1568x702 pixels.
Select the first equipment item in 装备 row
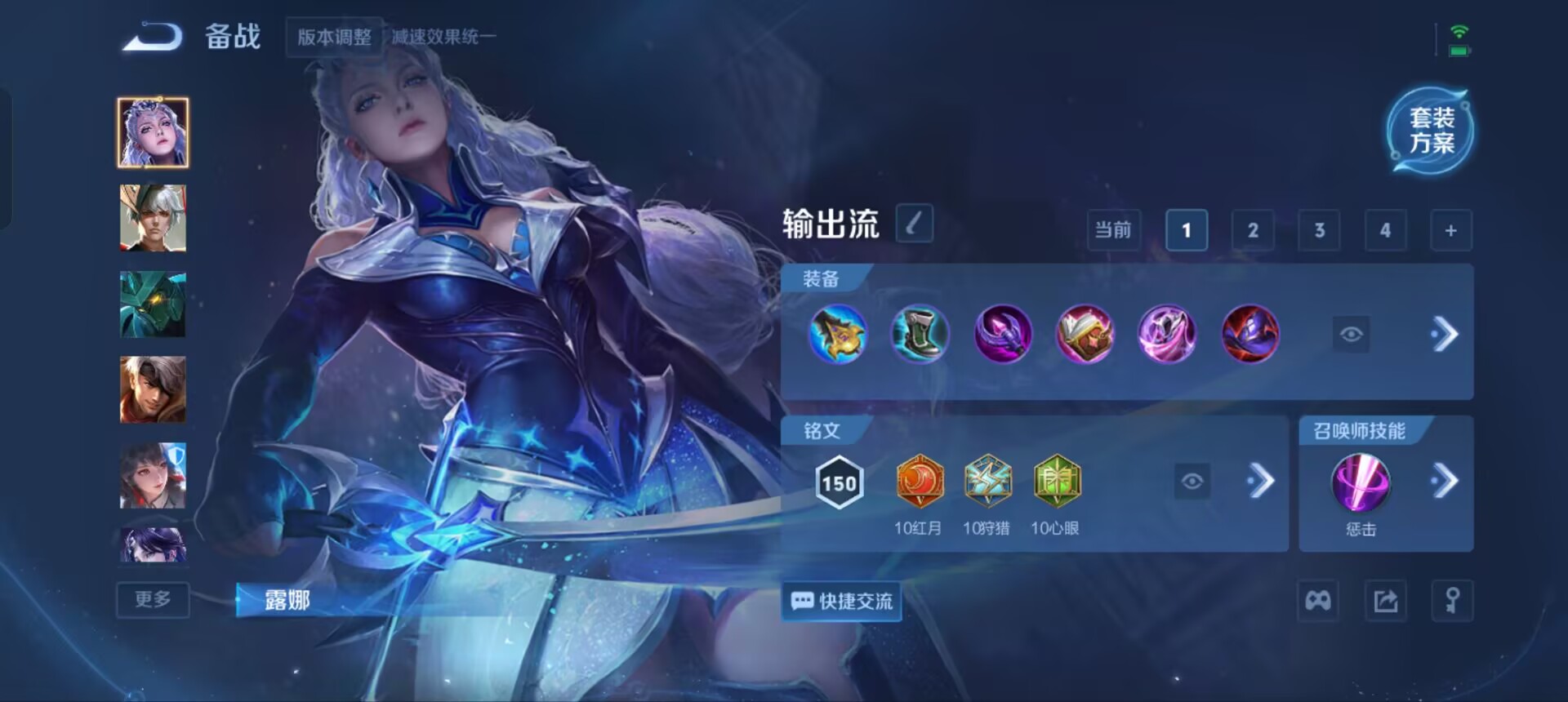(837, 333)
